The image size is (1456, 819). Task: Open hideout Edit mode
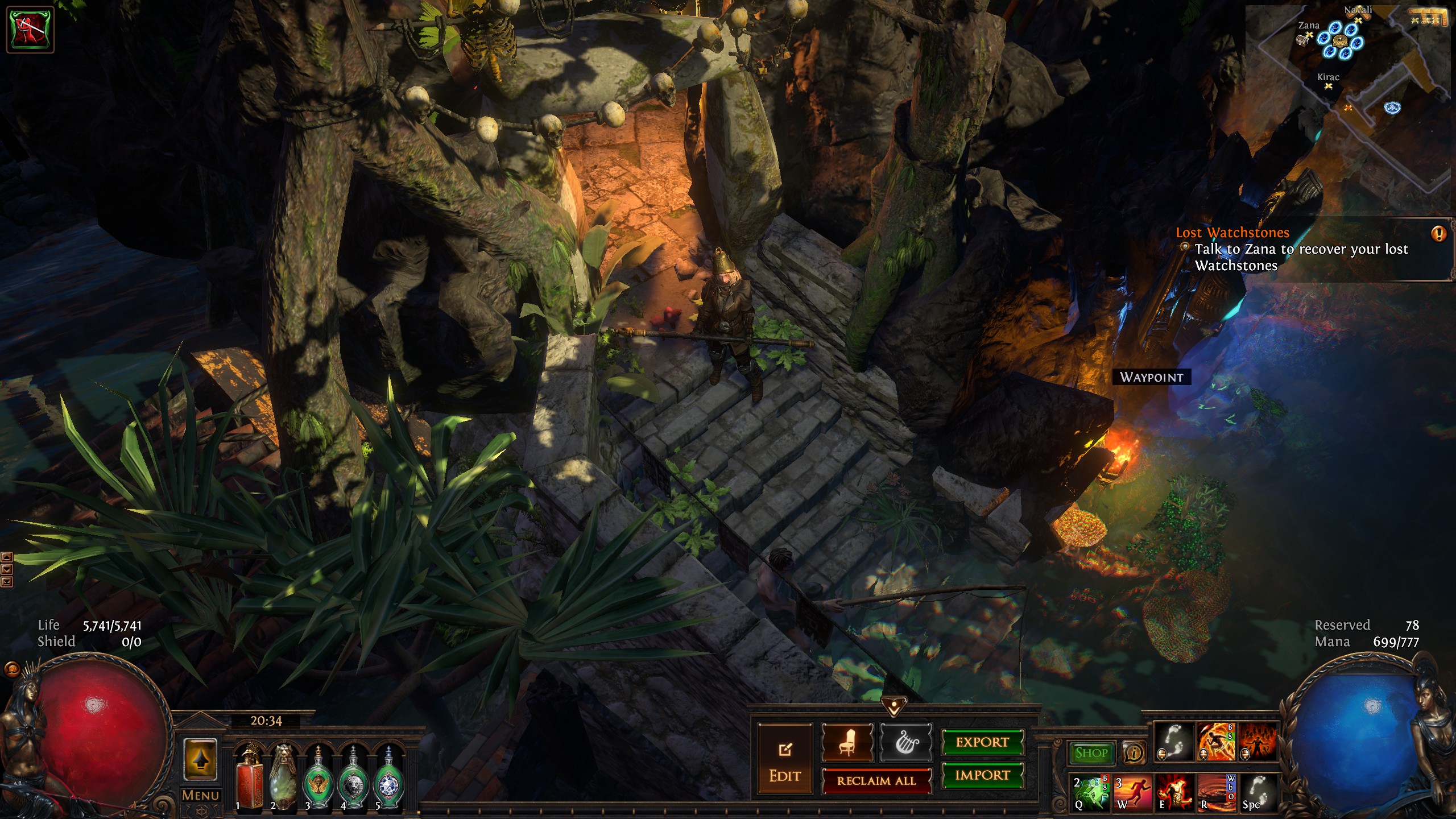click(x=785, y=760)
